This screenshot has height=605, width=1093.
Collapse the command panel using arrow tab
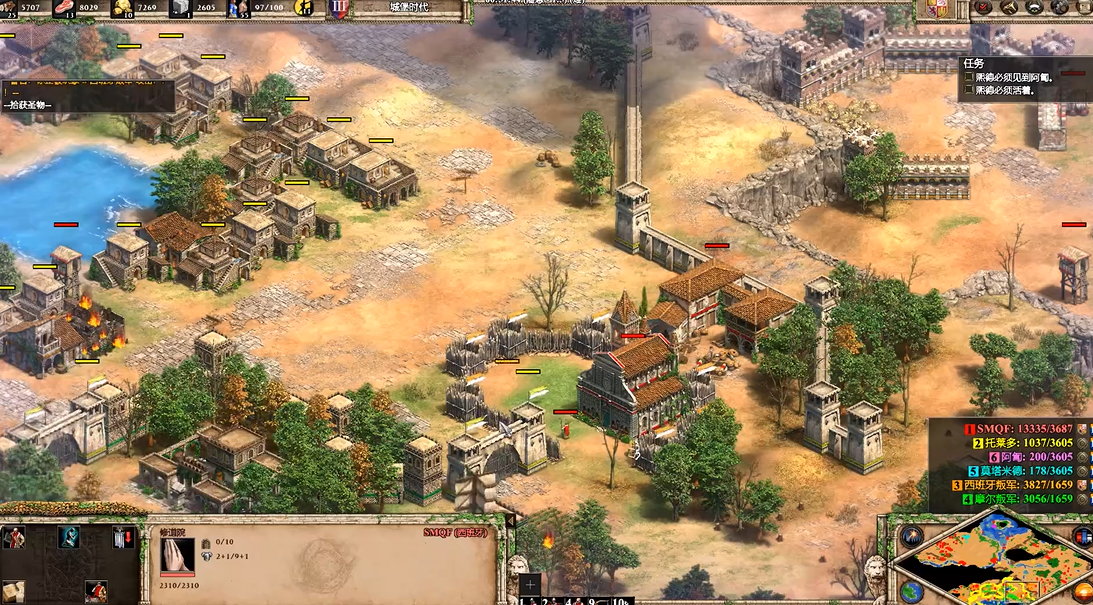[x=510, y=520]
